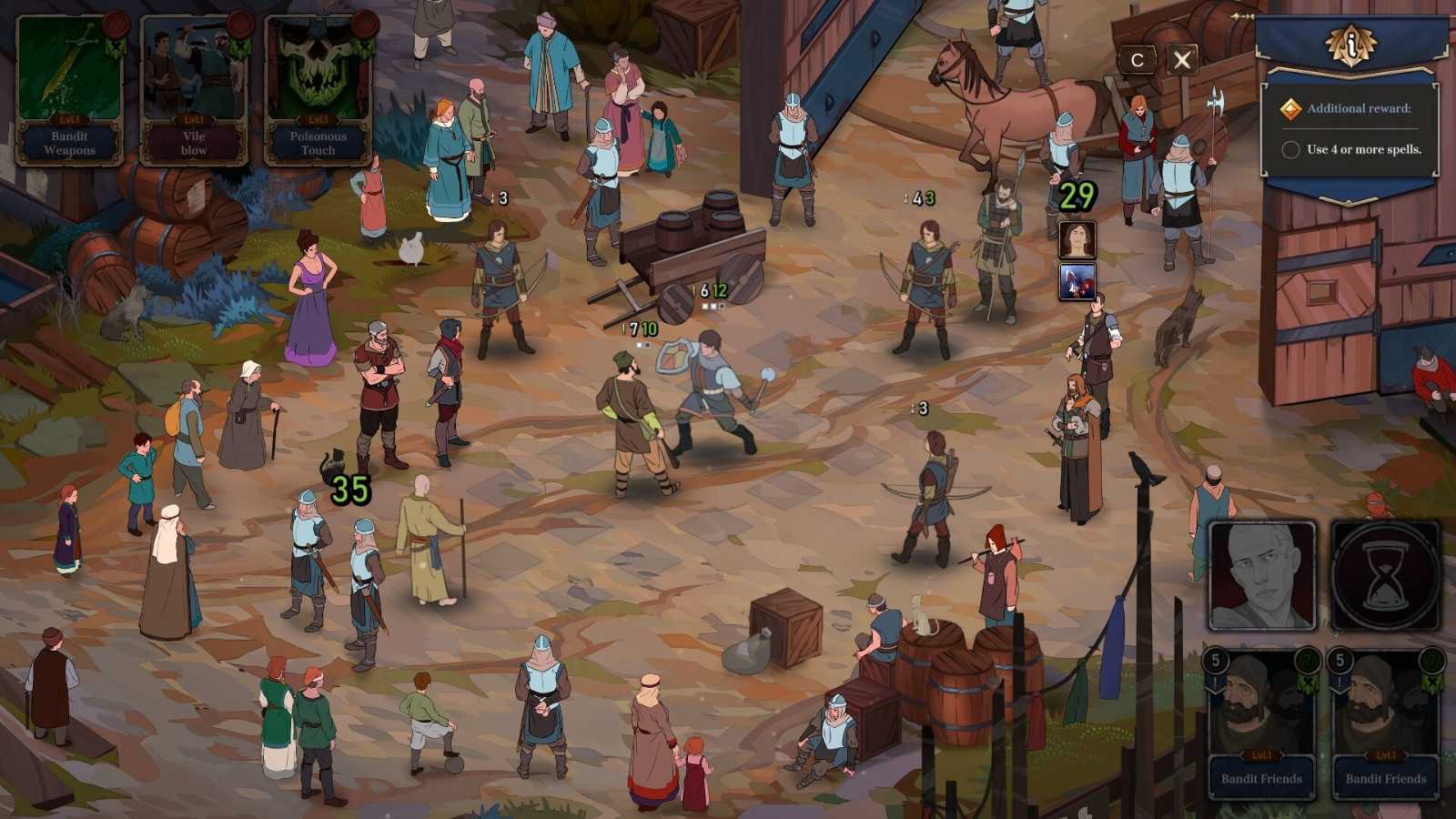Click the C button

click(1137, 60)
